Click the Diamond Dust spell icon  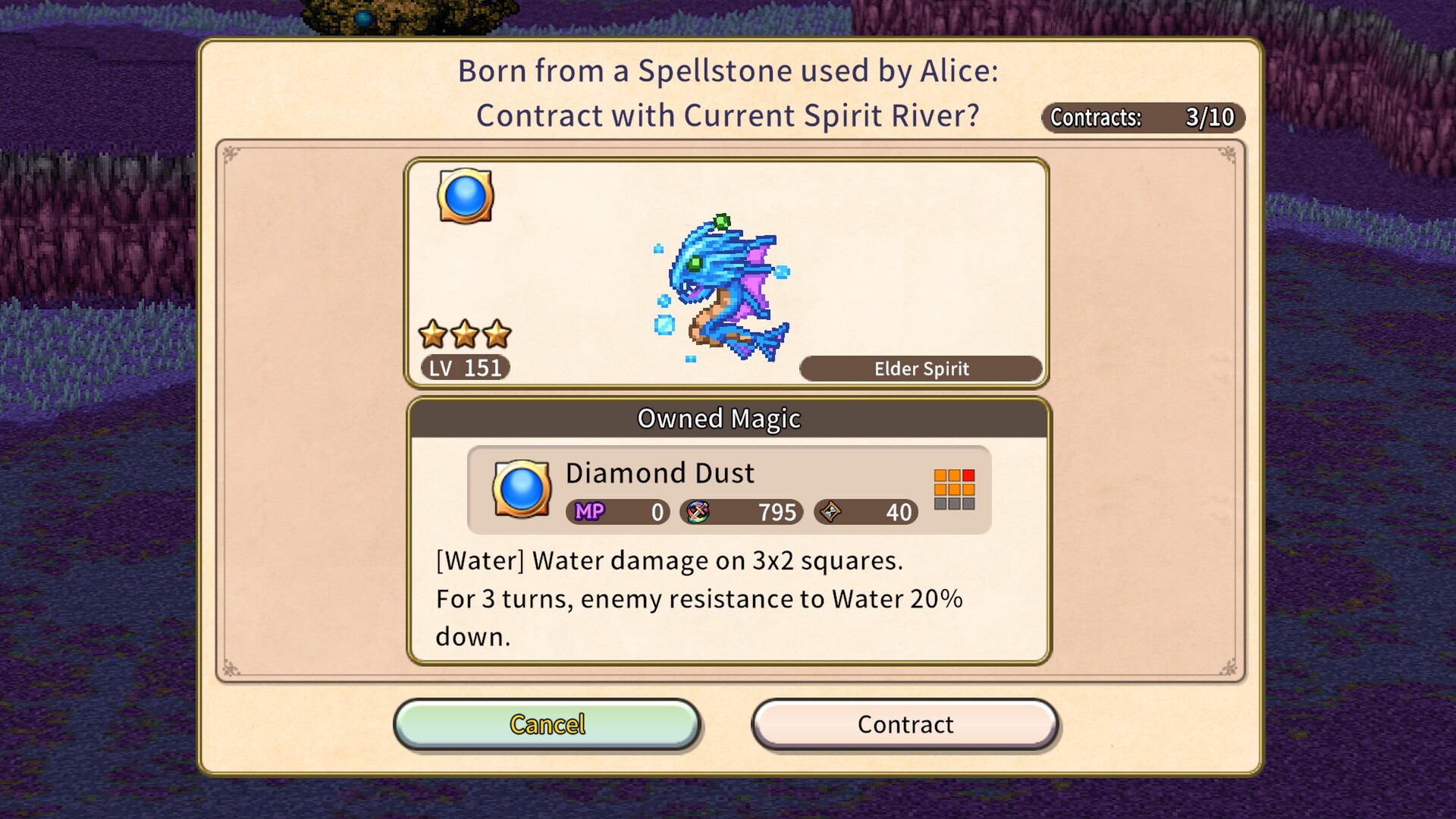[521, 491]
